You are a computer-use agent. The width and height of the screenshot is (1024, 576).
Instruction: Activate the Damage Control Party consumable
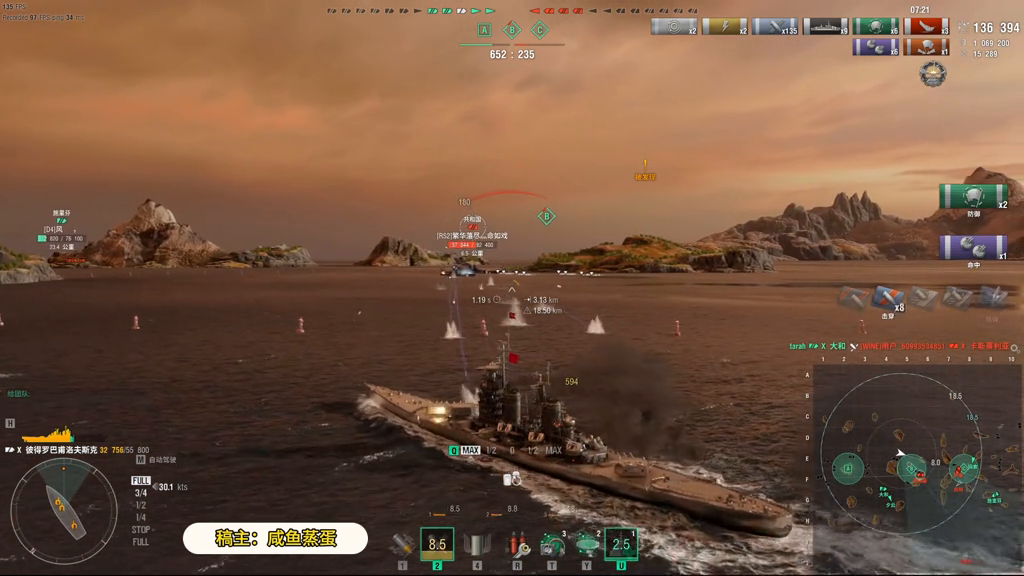[516, 545]
